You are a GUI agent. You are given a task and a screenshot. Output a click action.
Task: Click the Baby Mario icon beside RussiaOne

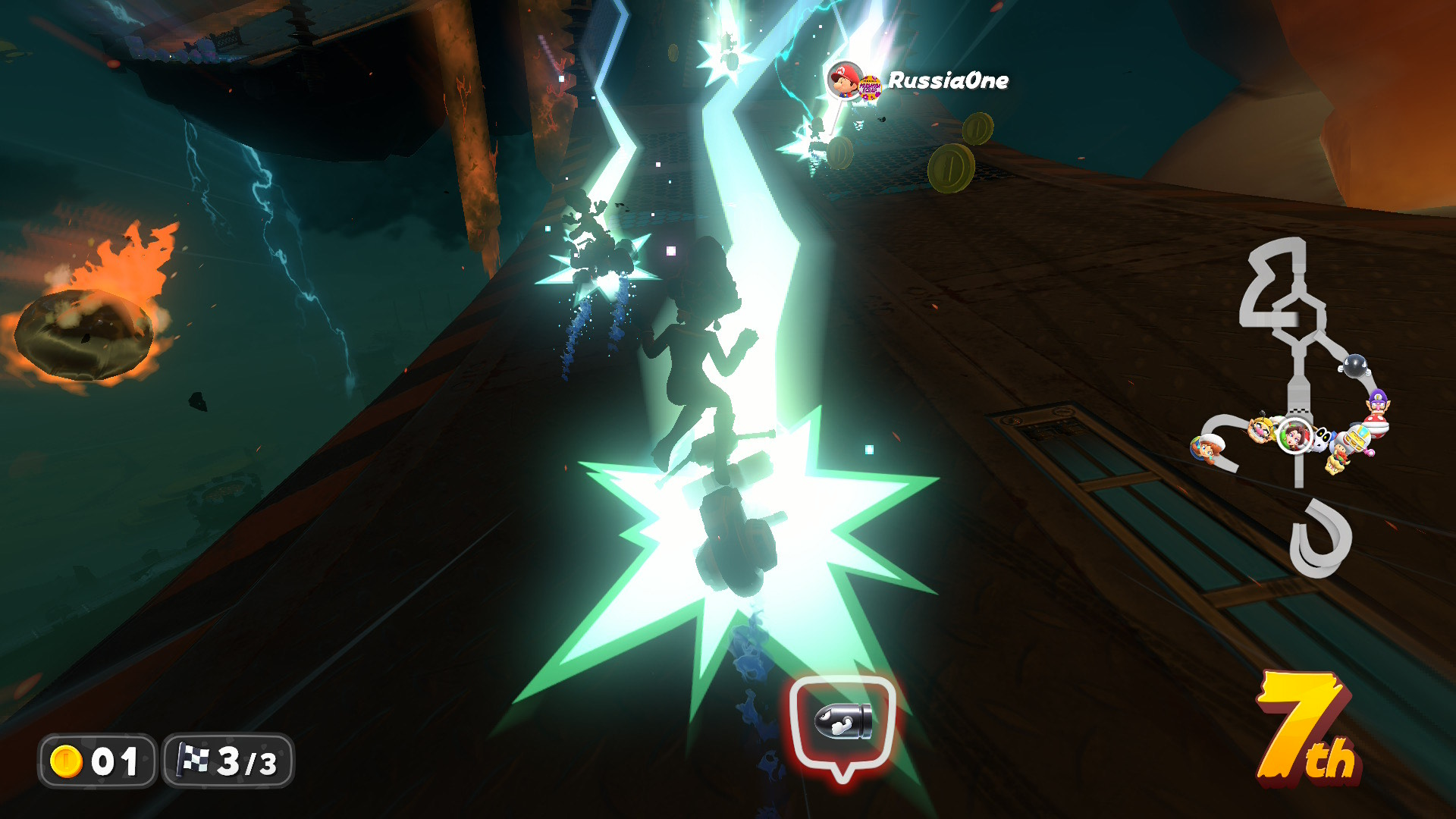point(844,80)
